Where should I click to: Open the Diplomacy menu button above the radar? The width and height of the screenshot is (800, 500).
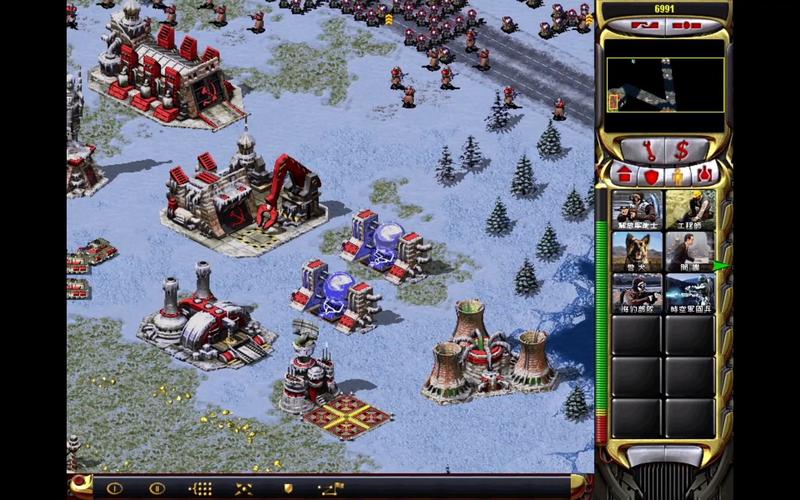click(646, 26)
